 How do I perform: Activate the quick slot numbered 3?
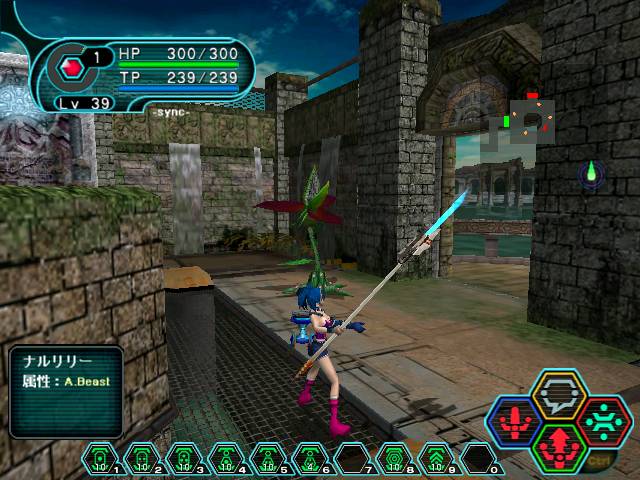[185, 458]
